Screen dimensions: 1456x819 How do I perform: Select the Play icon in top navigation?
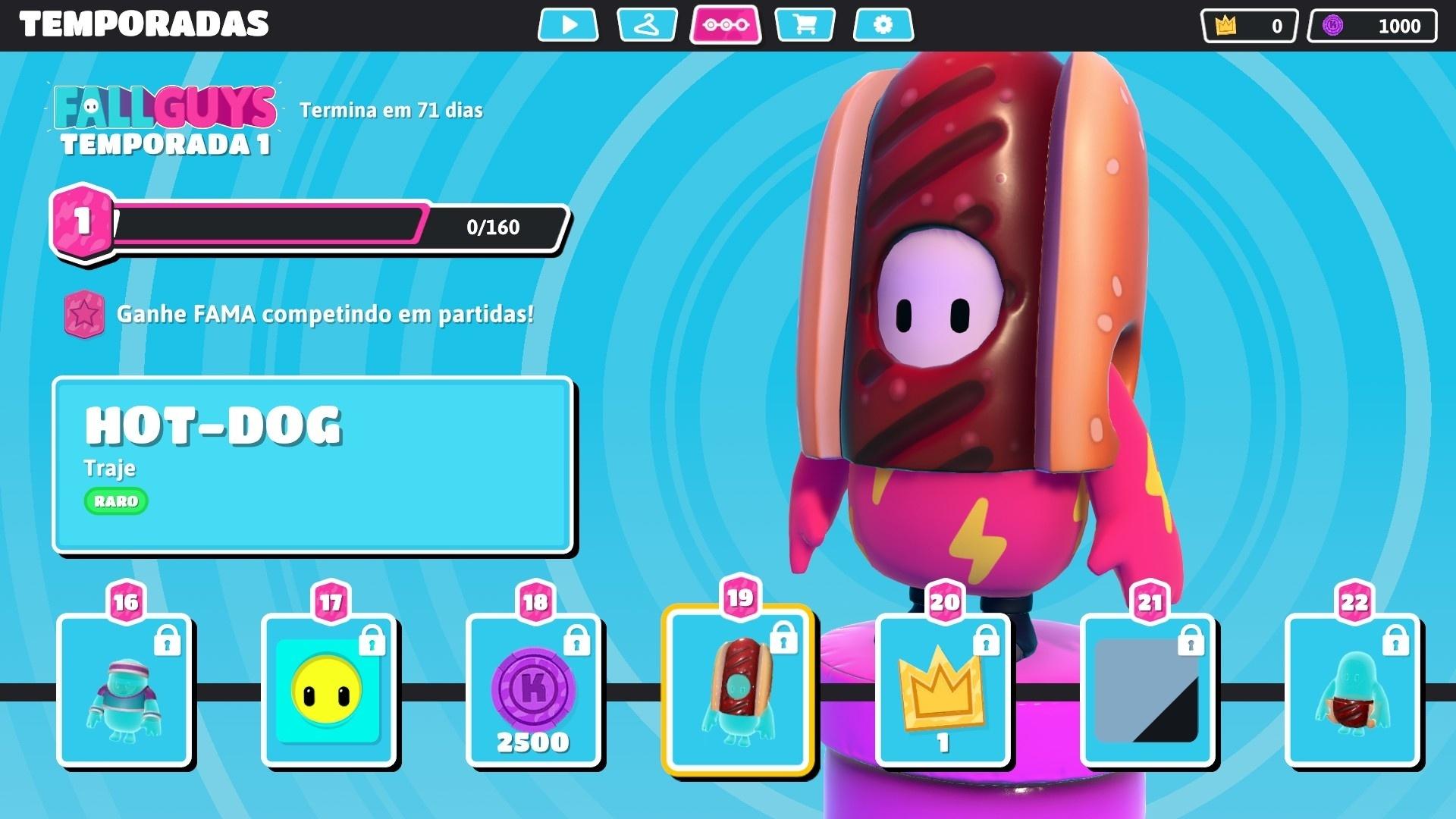pyautogui.click(x=568, y=25)
